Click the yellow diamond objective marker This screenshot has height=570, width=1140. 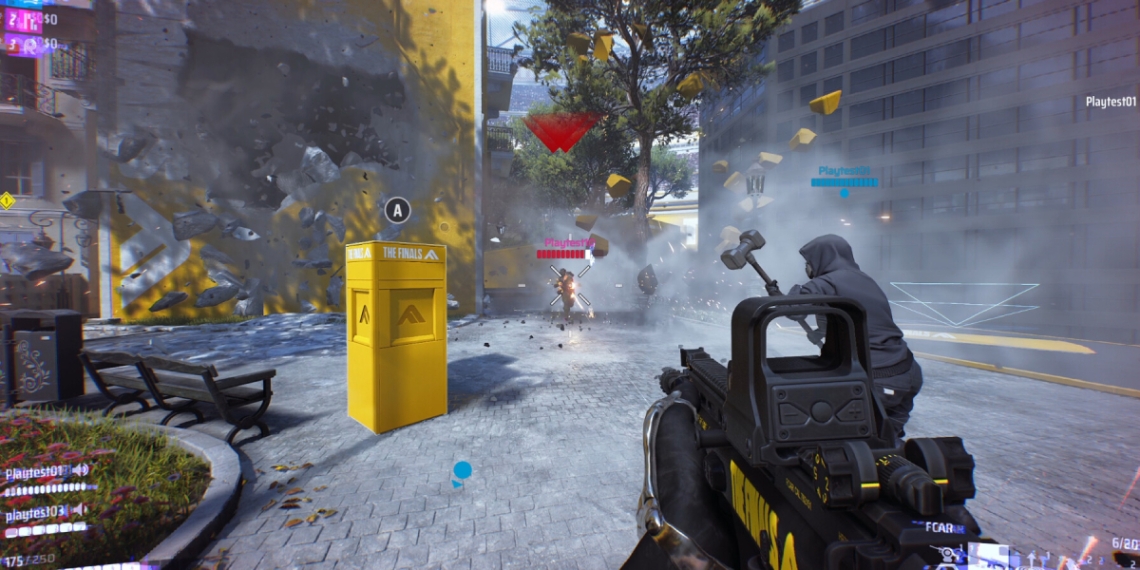(7, 200)
